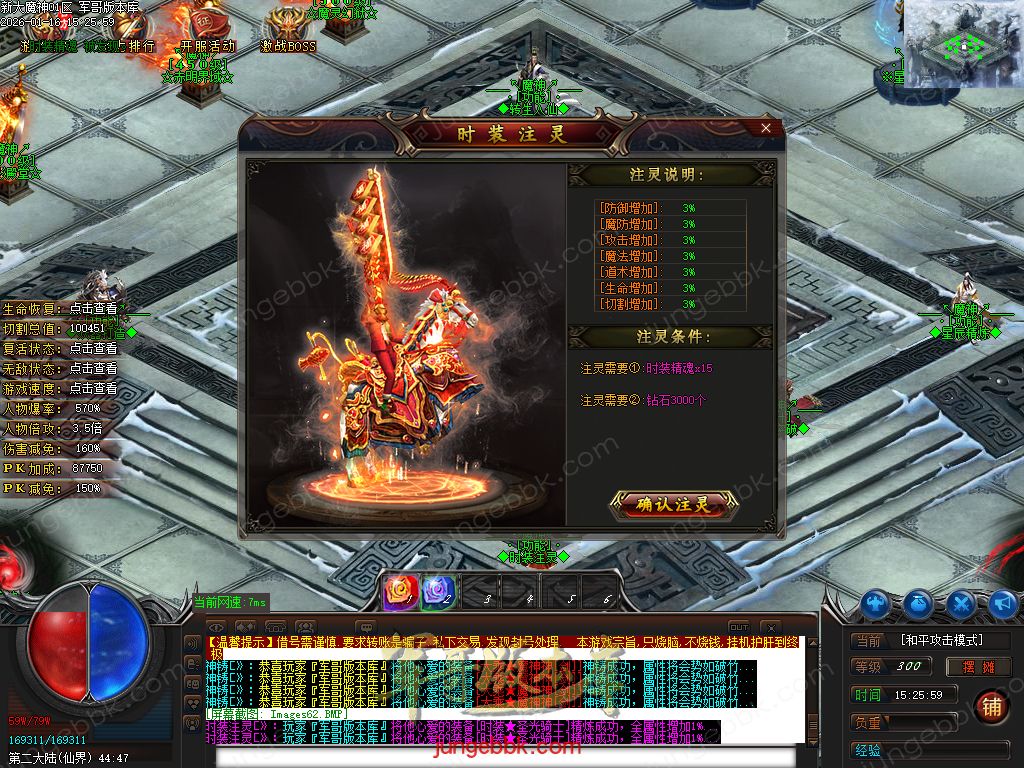This screenshot has width=1024, height=768.
Task: View 复活状态 by clicking 点击查看
Action: coord(93,349)
